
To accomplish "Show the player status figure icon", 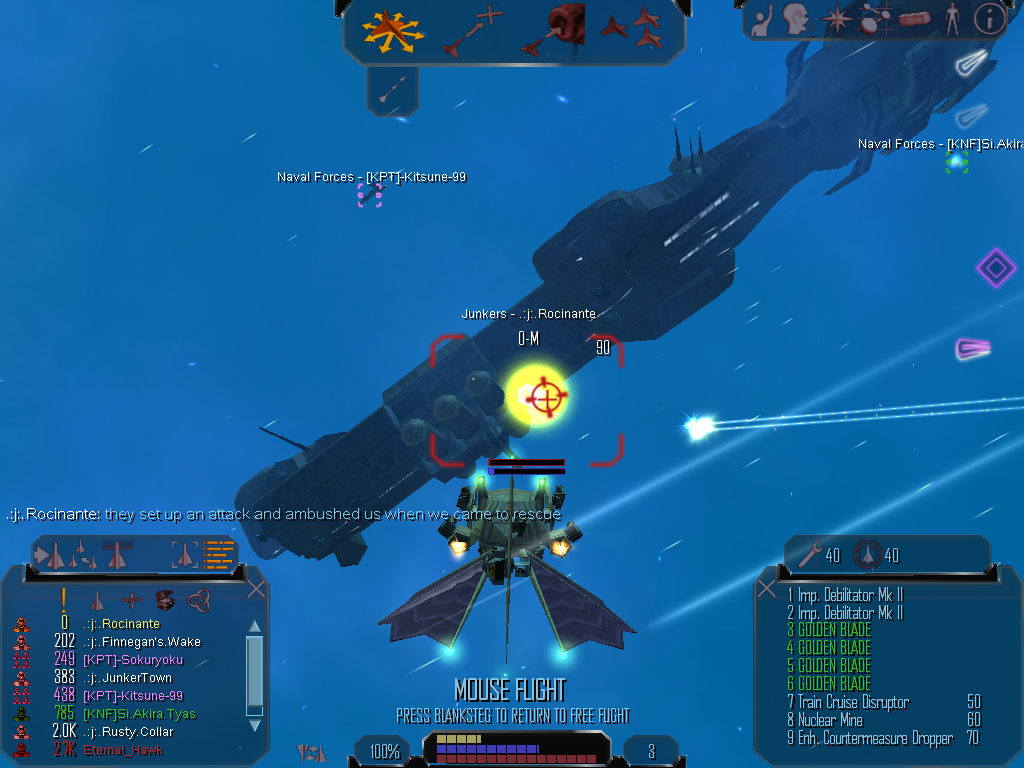I will point(951,18).
